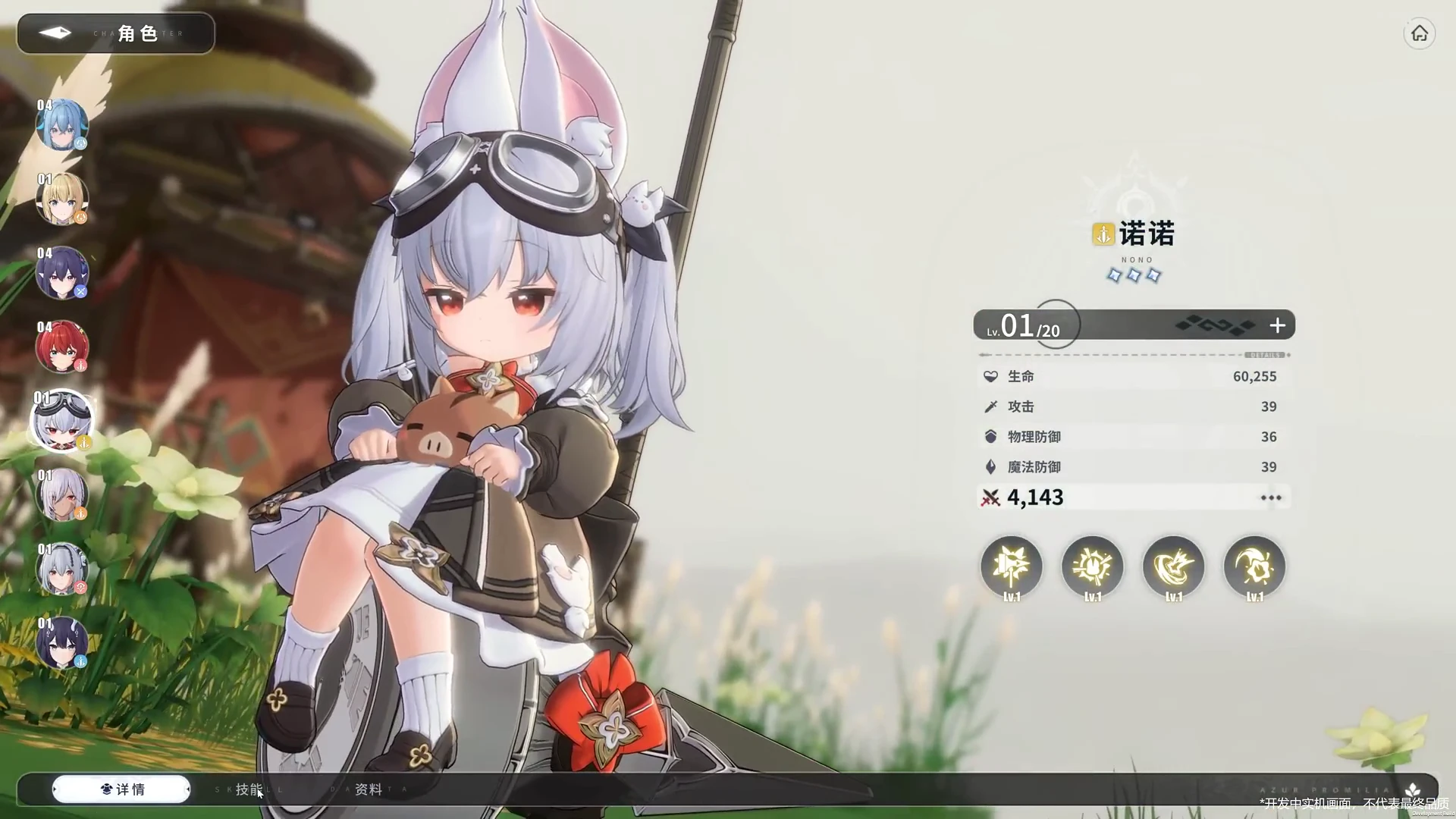Click the plus button on the level bar

pyautogui.click(x=1278, y=325)
